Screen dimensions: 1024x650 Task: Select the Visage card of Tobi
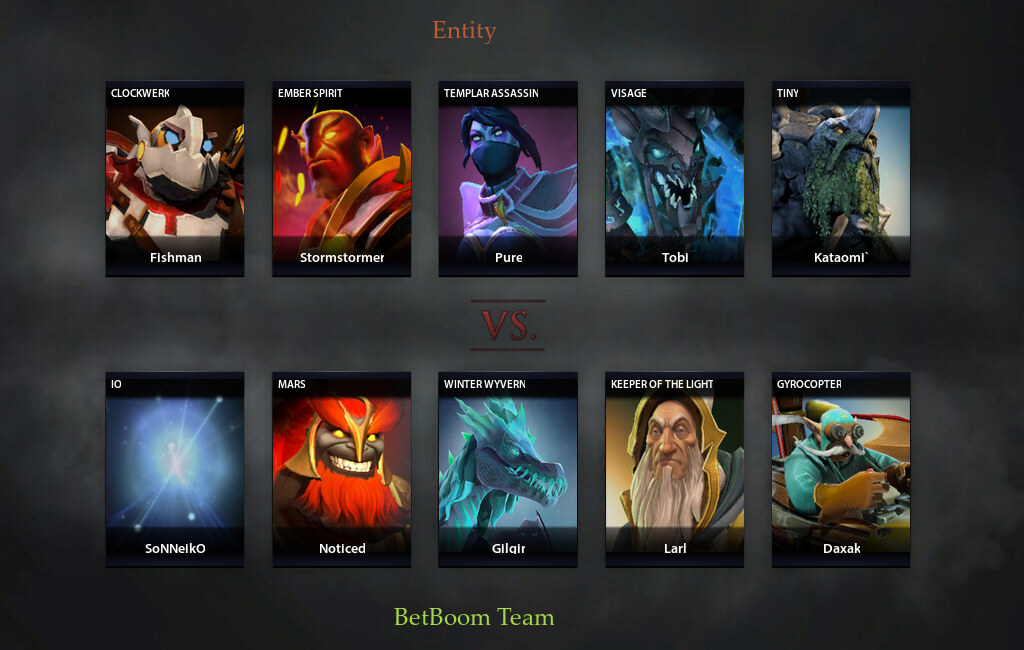(675, 178)
